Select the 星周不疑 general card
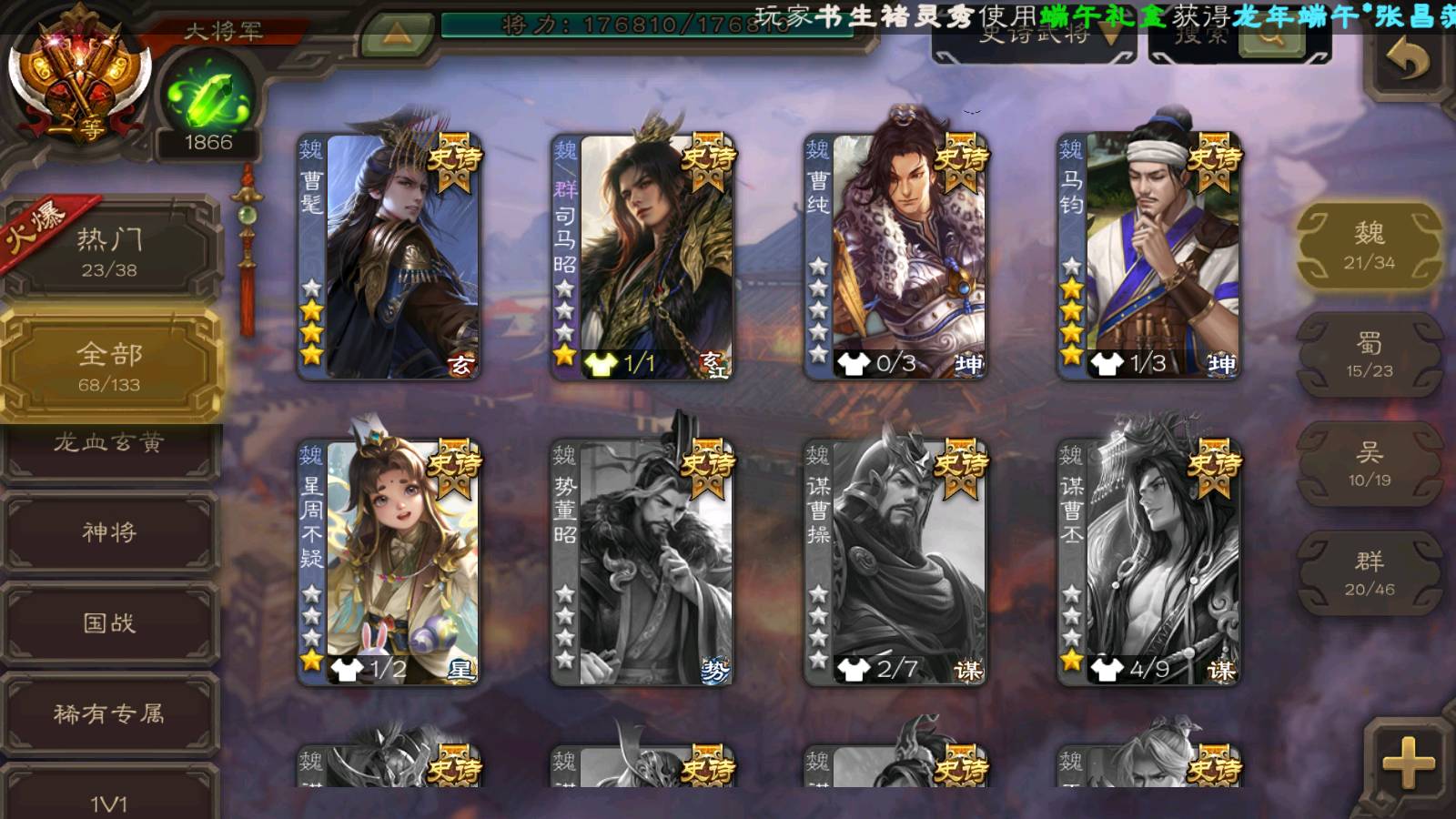 pyautogui.click(x=389, y=562)
